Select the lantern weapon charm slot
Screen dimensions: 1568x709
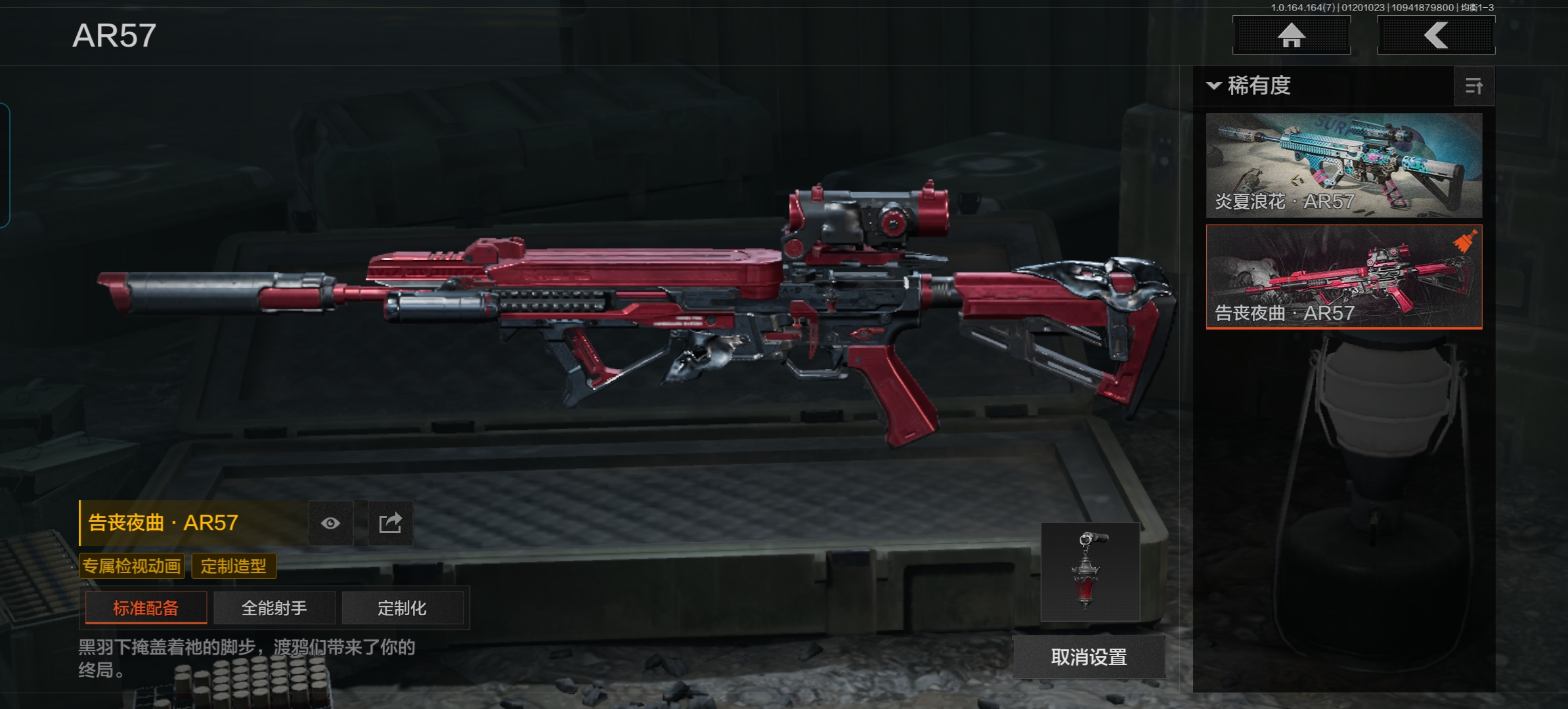click(1090, 571)
